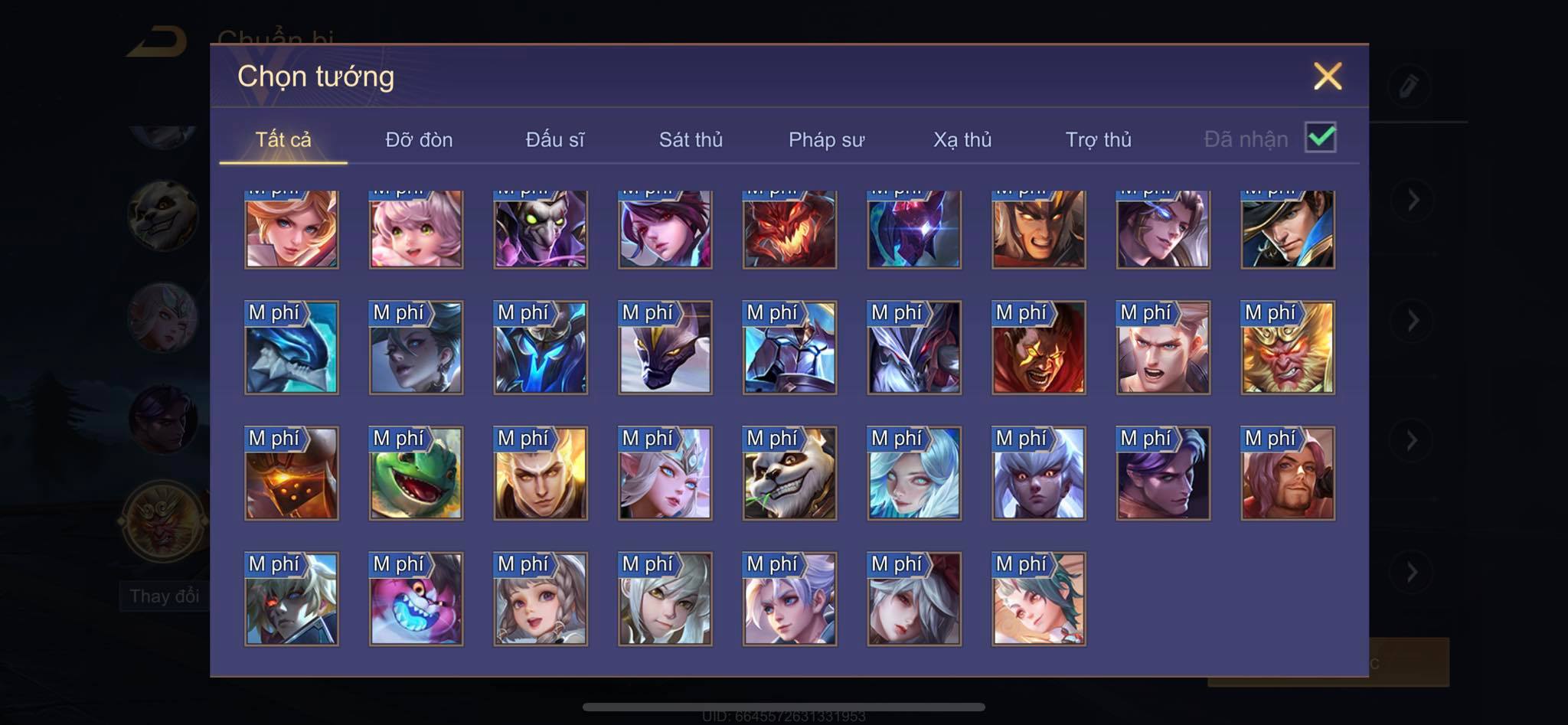Toggle the Đã nhận checkbox

[1321, 138]
